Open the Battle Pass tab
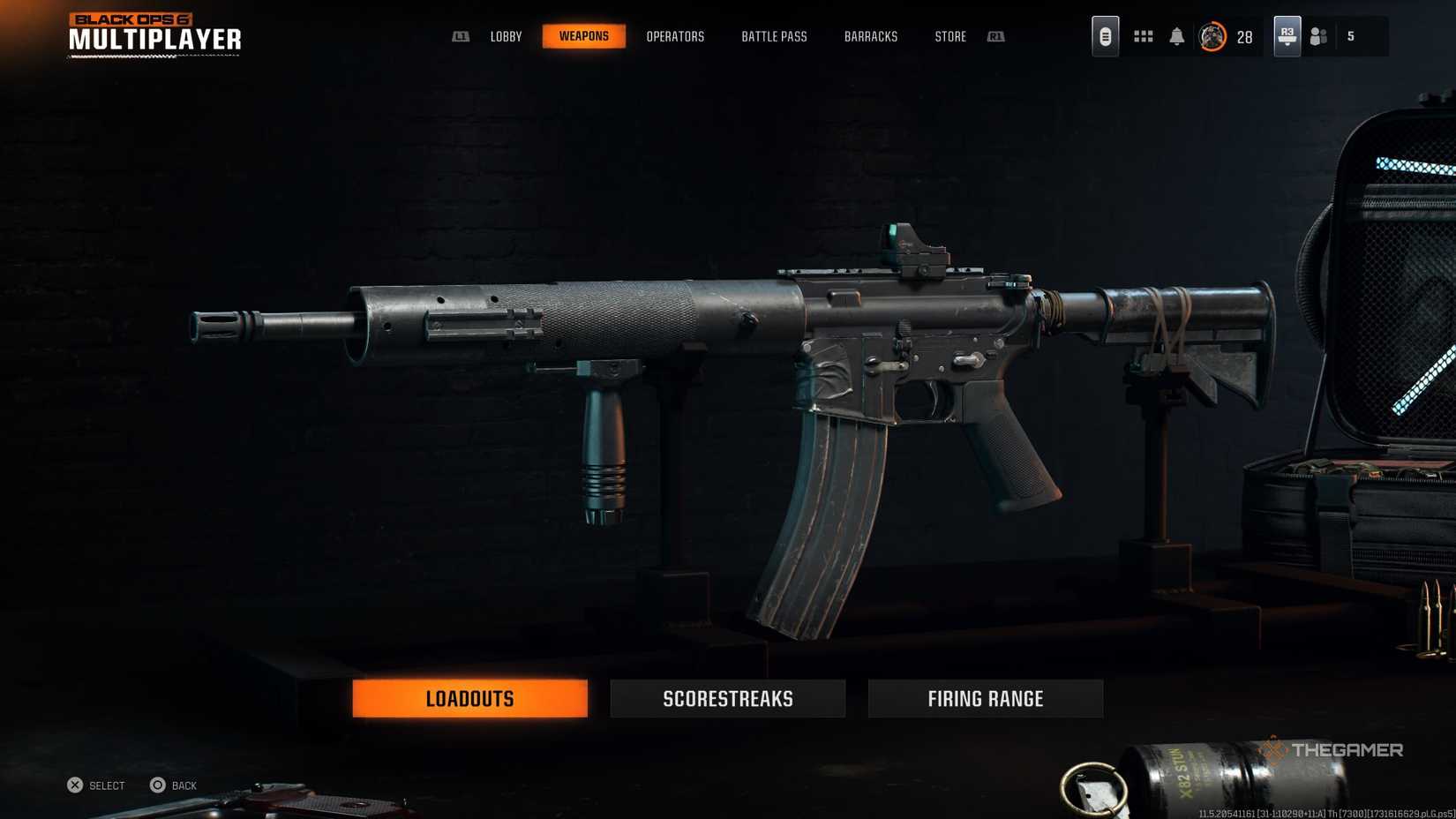 click(774, 37)
